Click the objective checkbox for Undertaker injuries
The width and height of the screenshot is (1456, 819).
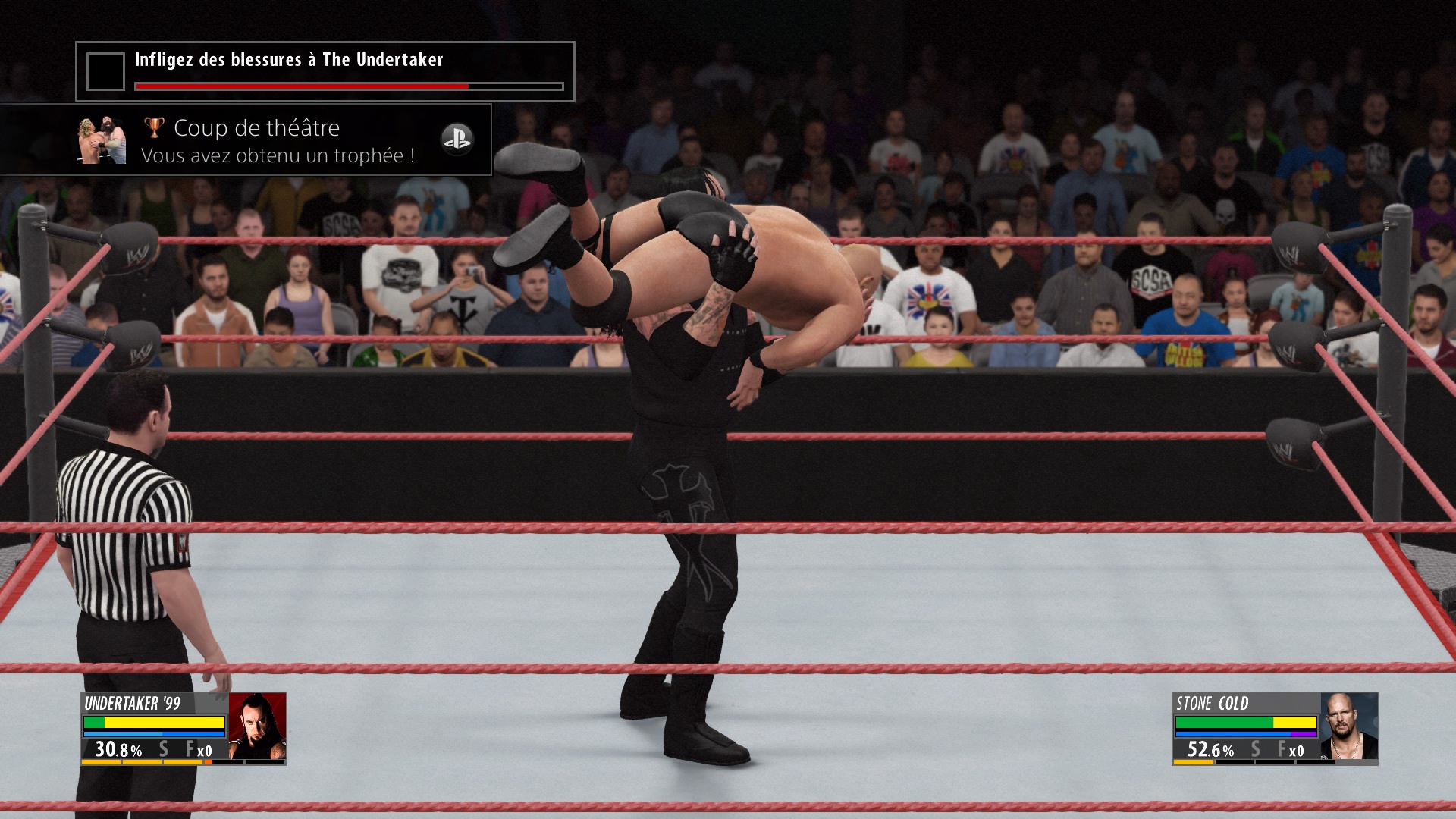click(105, 72)
